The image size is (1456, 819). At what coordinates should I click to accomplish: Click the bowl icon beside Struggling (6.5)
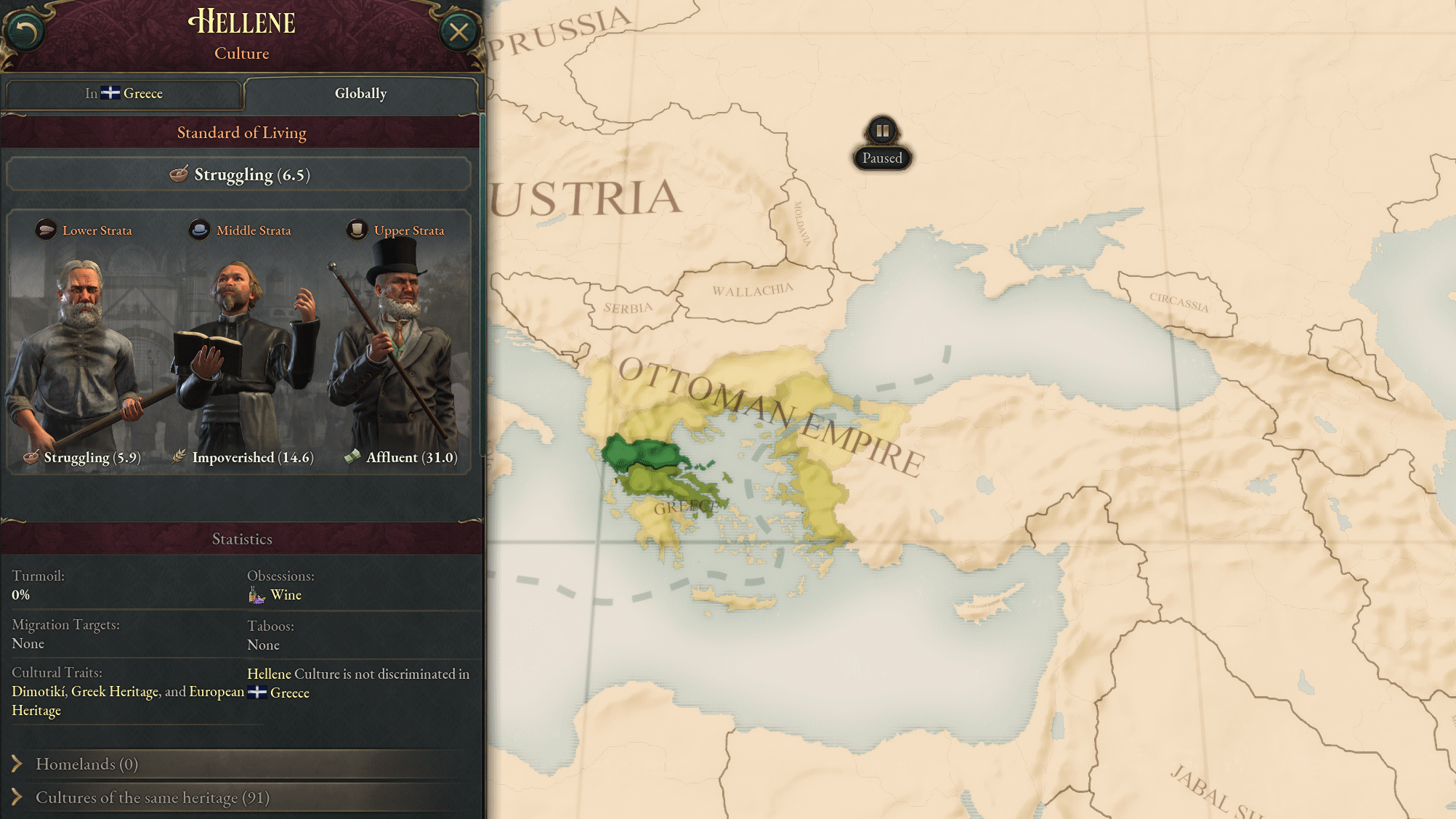coord(179,174)
